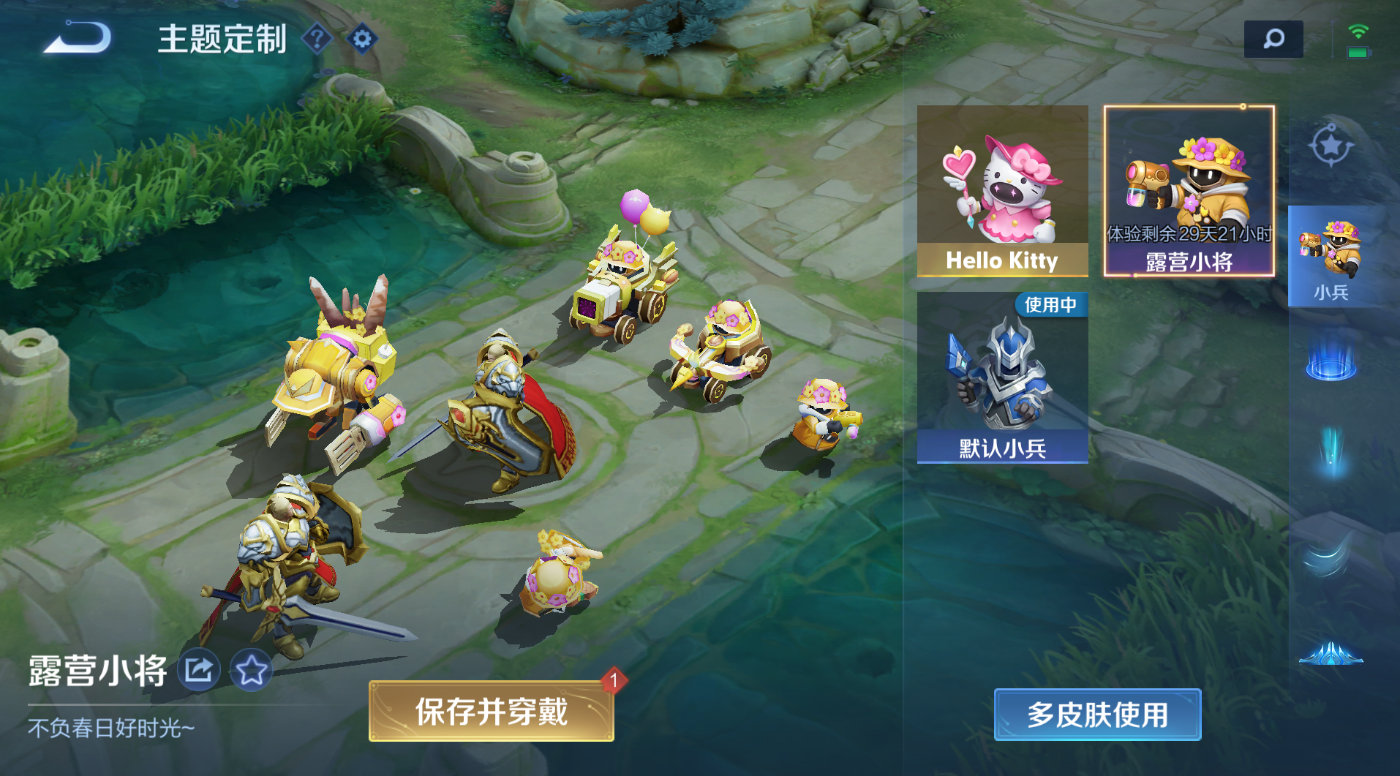Check the network signal indicator
The image size is (1400, 776).
point(1356,30)
